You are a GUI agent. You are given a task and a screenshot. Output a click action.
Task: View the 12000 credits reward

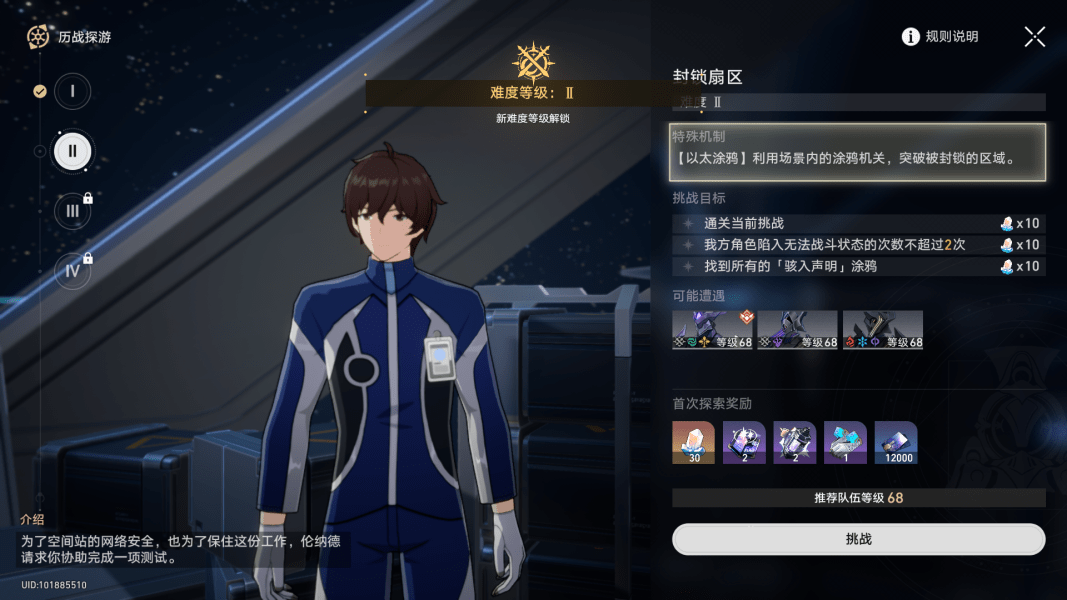(895, 442)
